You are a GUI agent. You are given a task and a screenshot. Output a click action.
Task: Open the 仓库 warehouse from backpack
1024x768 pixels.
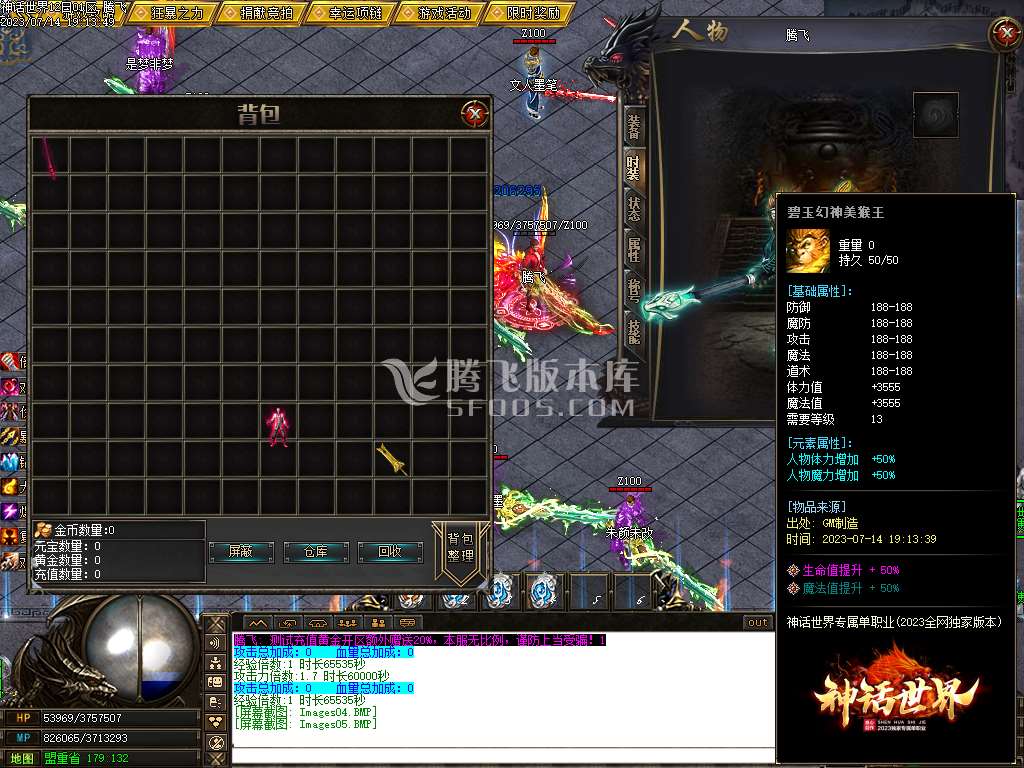pos(315,552)
